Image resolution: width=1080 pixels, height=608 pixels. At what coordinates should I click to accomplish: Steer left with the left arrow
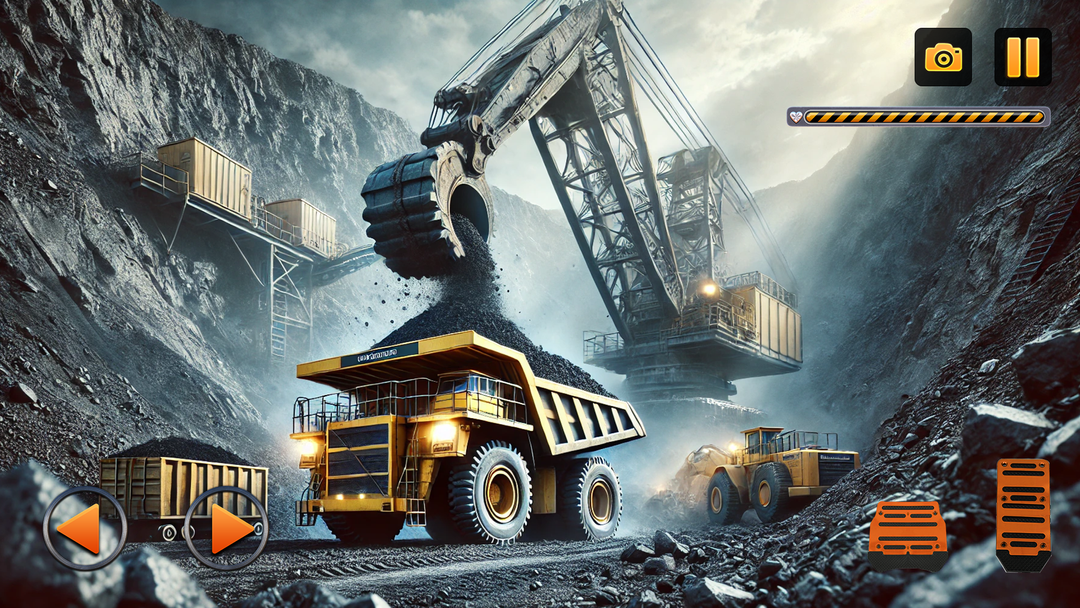(85, 528)
